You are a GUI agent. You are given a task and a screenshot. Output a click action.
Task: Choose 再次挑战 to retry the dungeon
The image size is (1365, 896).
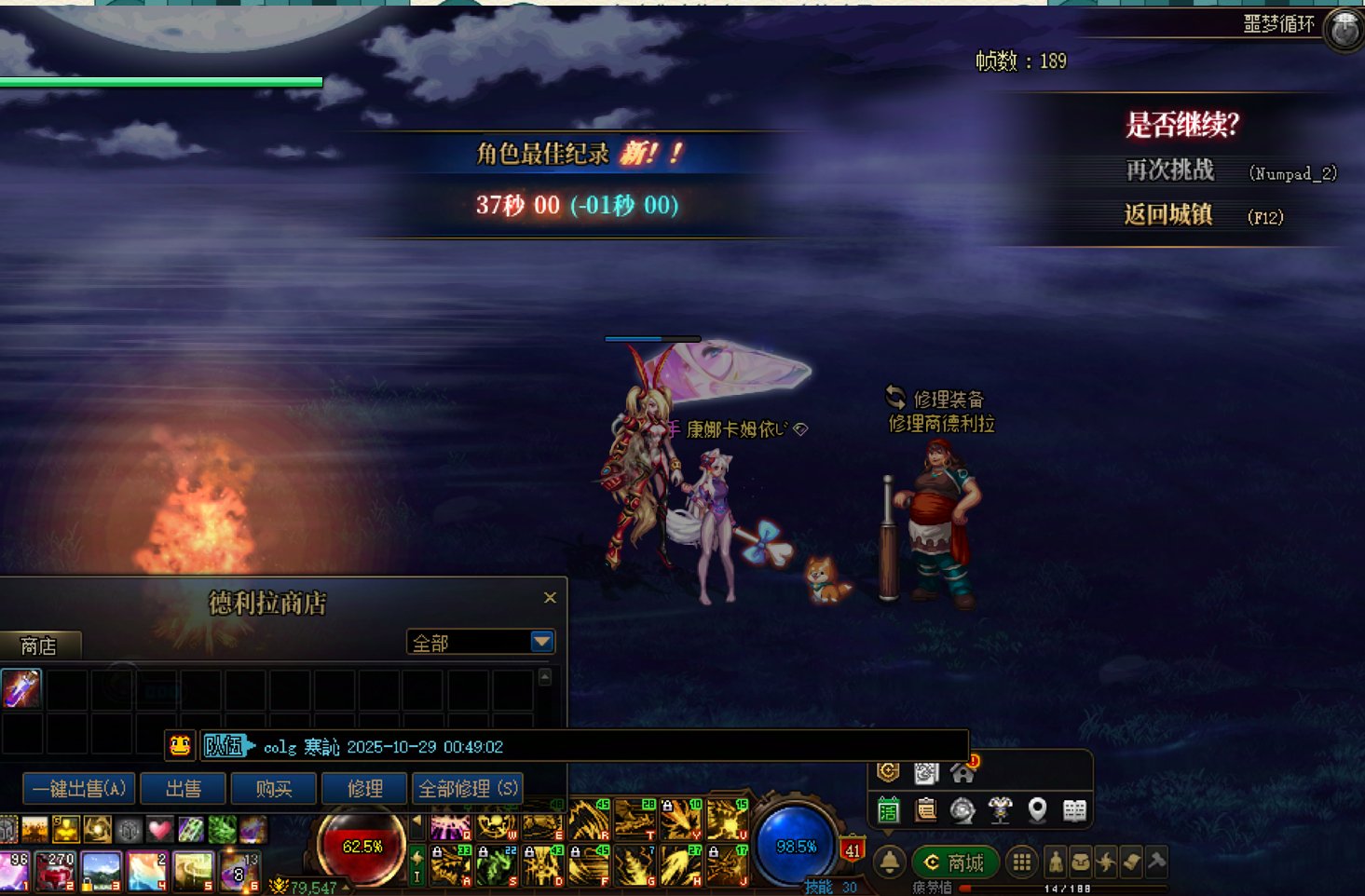[x=1169, y=170]
